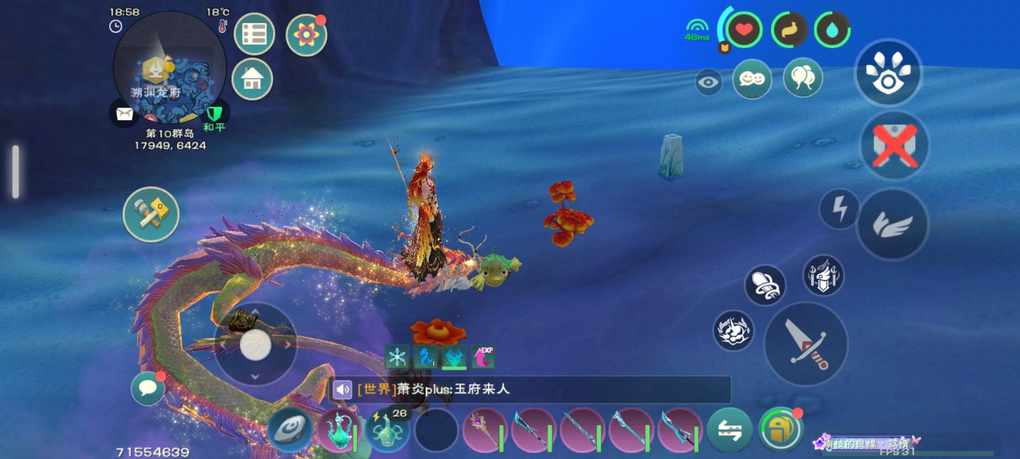Open the flower events icon
Screen dimensions: 1020x459
306,35
